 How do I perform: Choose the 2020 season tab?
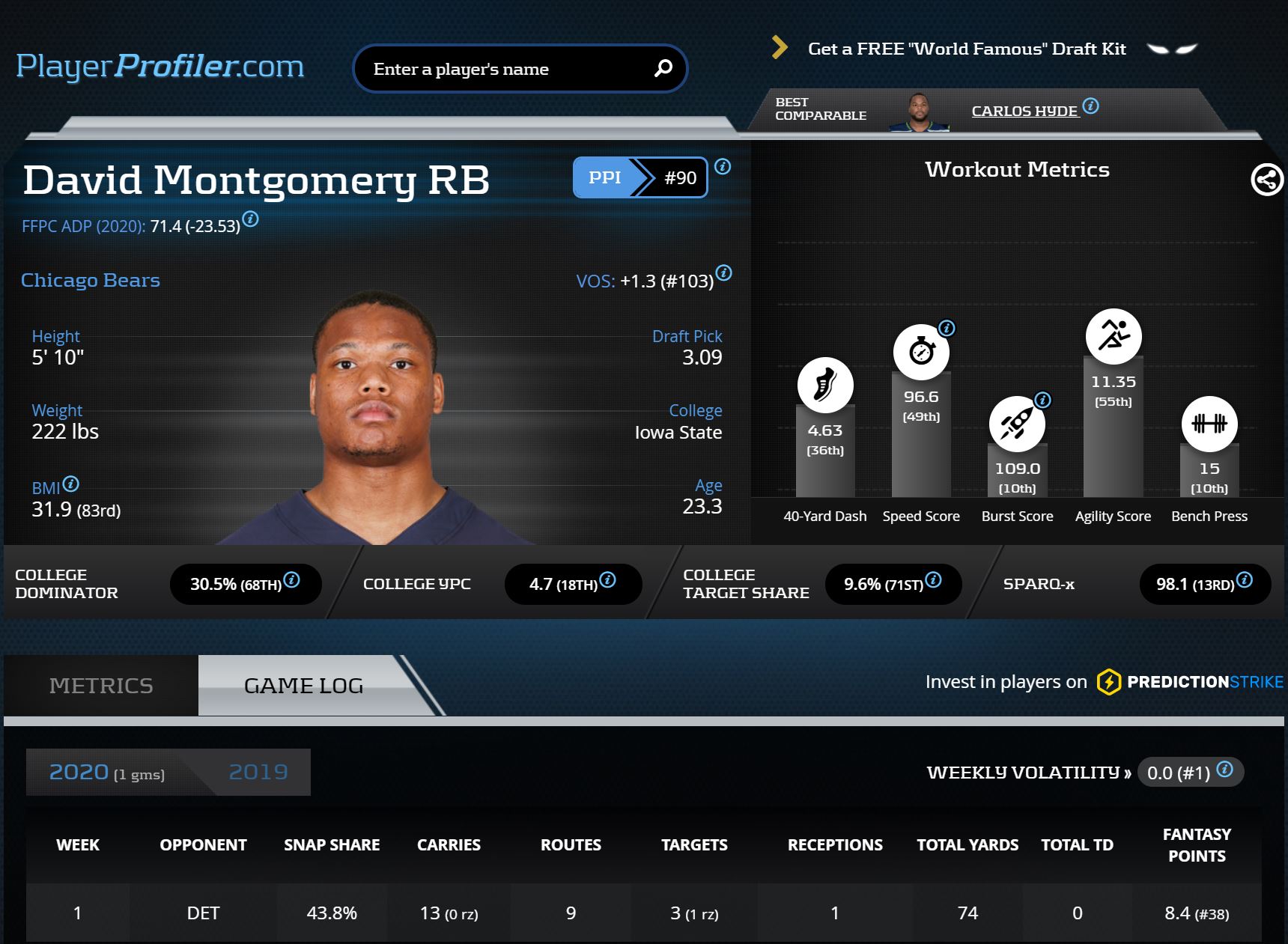(106, 772)
